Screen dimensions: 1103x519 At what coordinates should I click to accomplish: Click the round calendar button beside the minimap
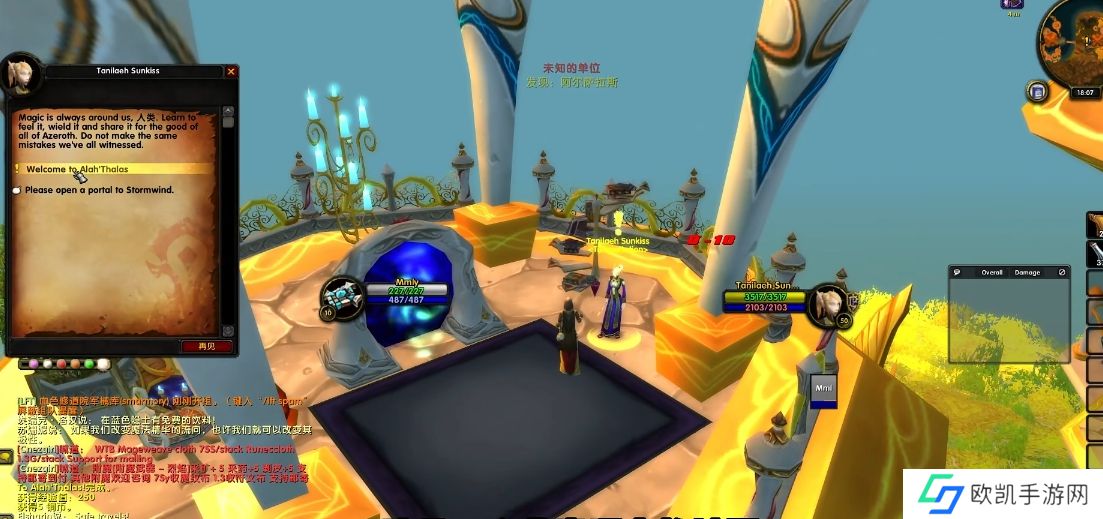click(1037, 92)
